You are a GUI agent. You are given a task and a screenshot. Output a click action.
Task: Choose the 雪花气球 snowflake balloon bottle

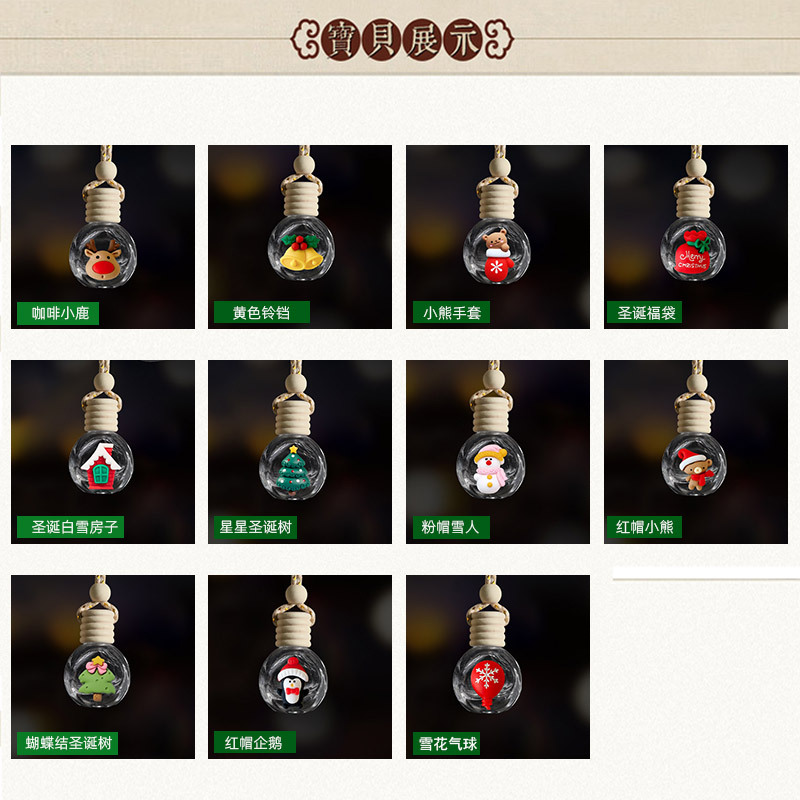(x=497, y=667)
